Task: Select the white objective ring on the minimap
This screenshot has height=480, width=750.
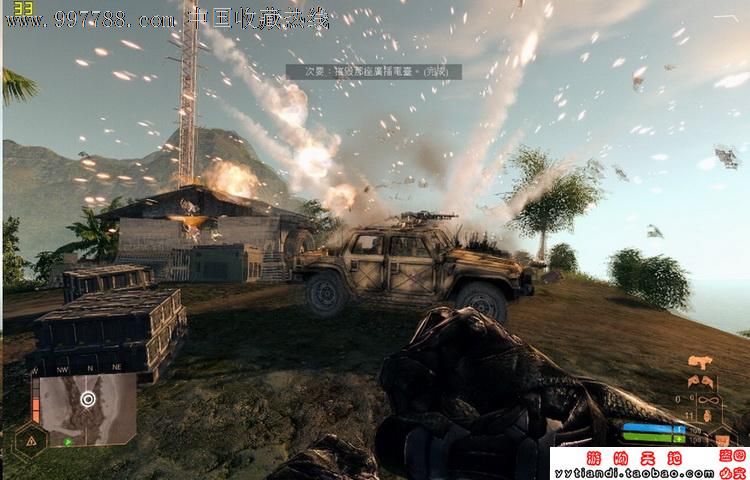Action: click(87, 398)
